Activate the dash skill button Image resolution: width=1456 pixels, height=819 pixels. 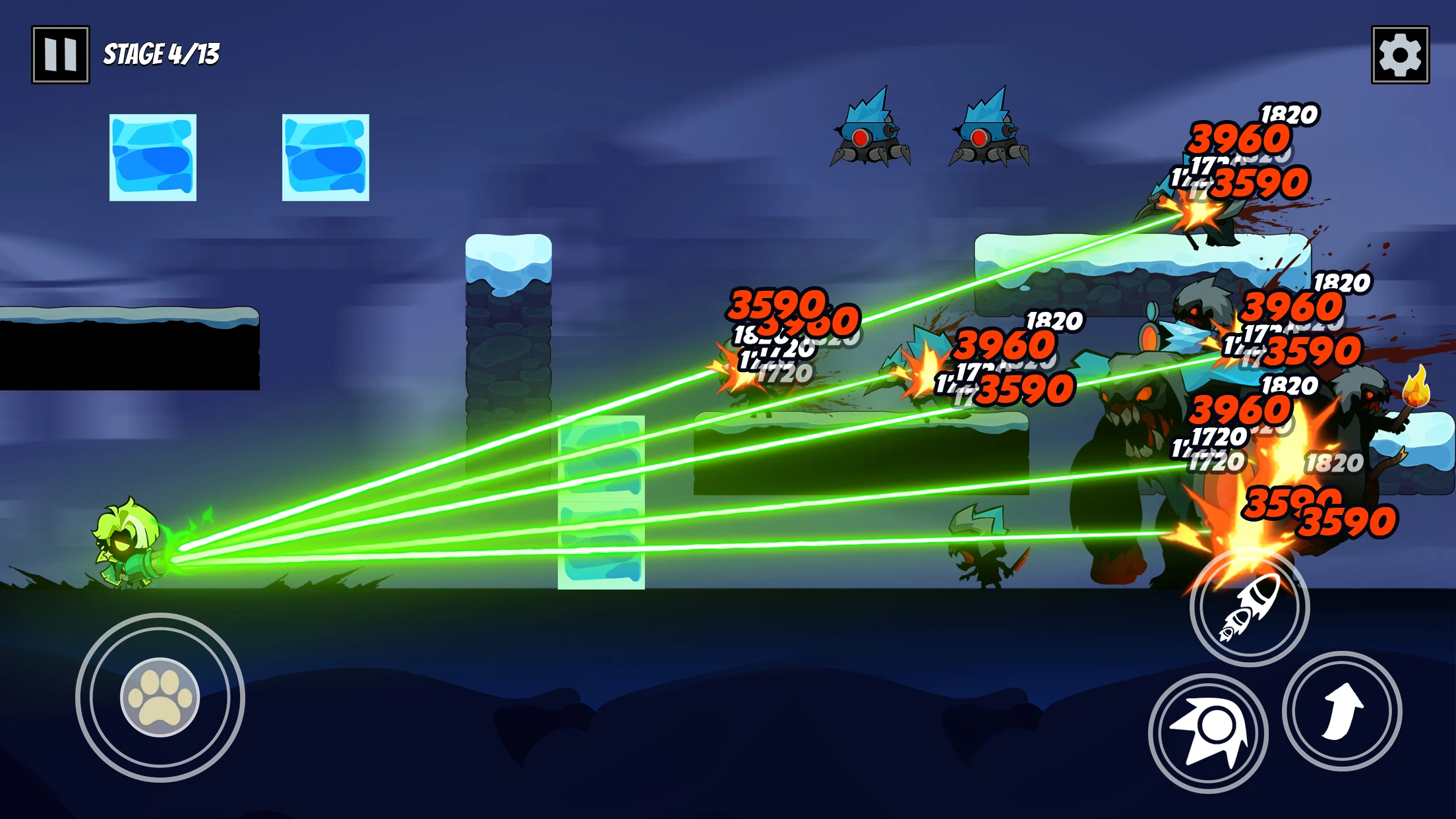(x=1208, y=733)
